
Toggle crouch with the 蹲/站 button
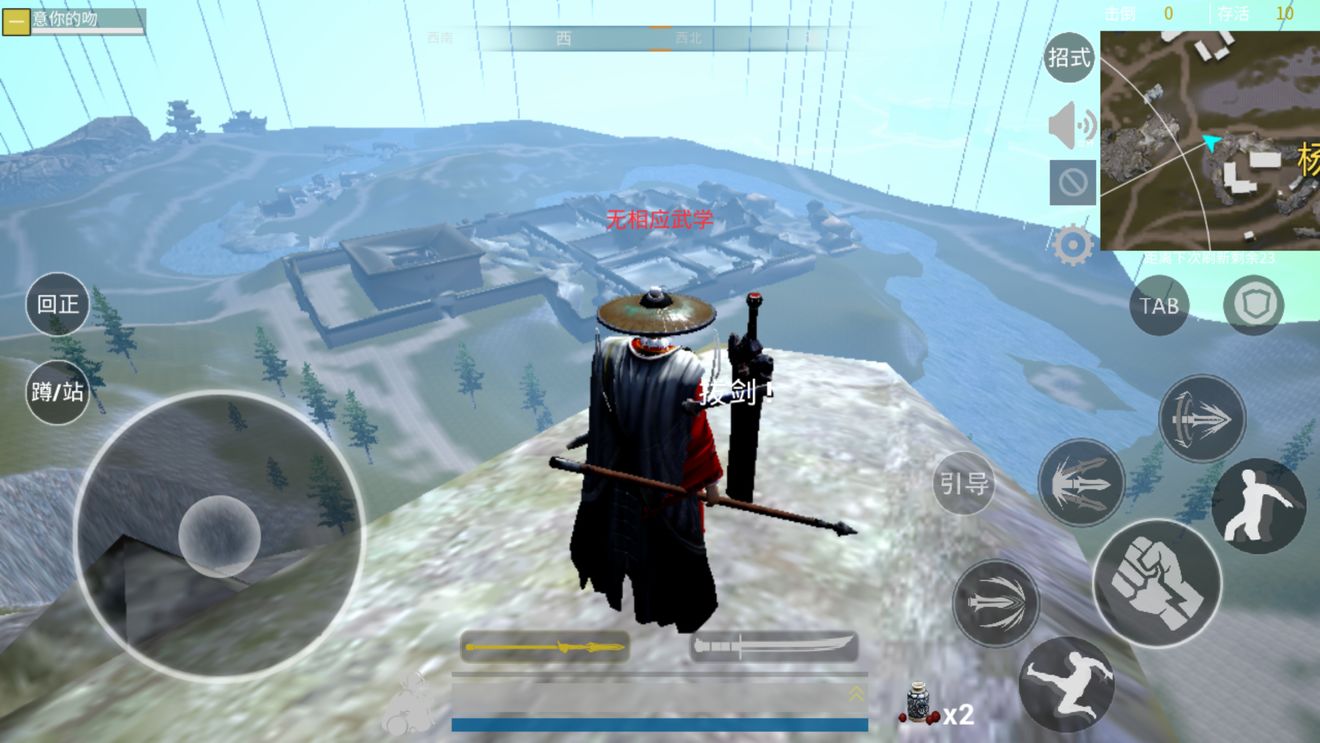(x=58, y=392)
